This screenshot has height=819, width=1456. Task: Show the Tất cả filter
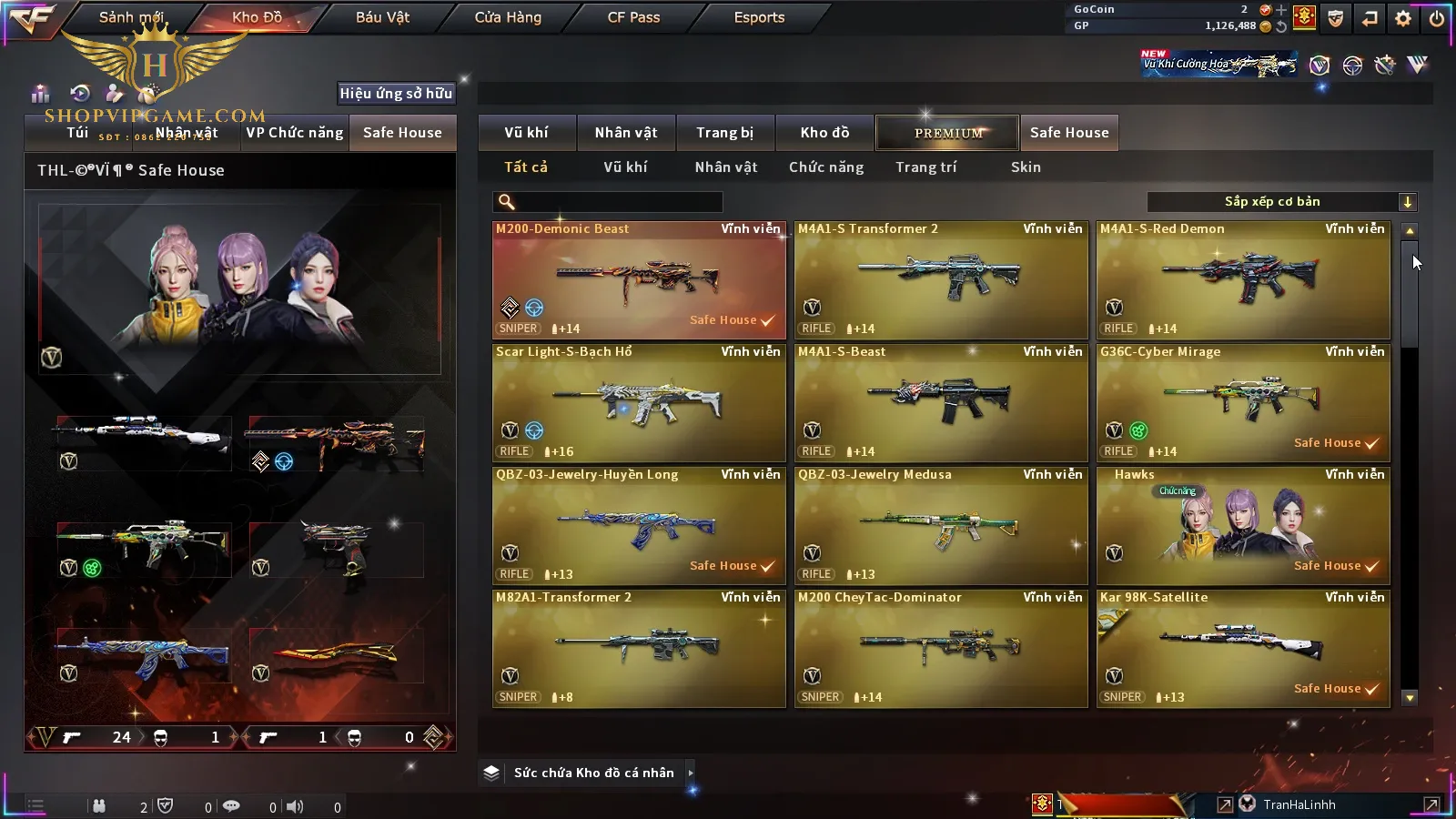coord(526,167)
